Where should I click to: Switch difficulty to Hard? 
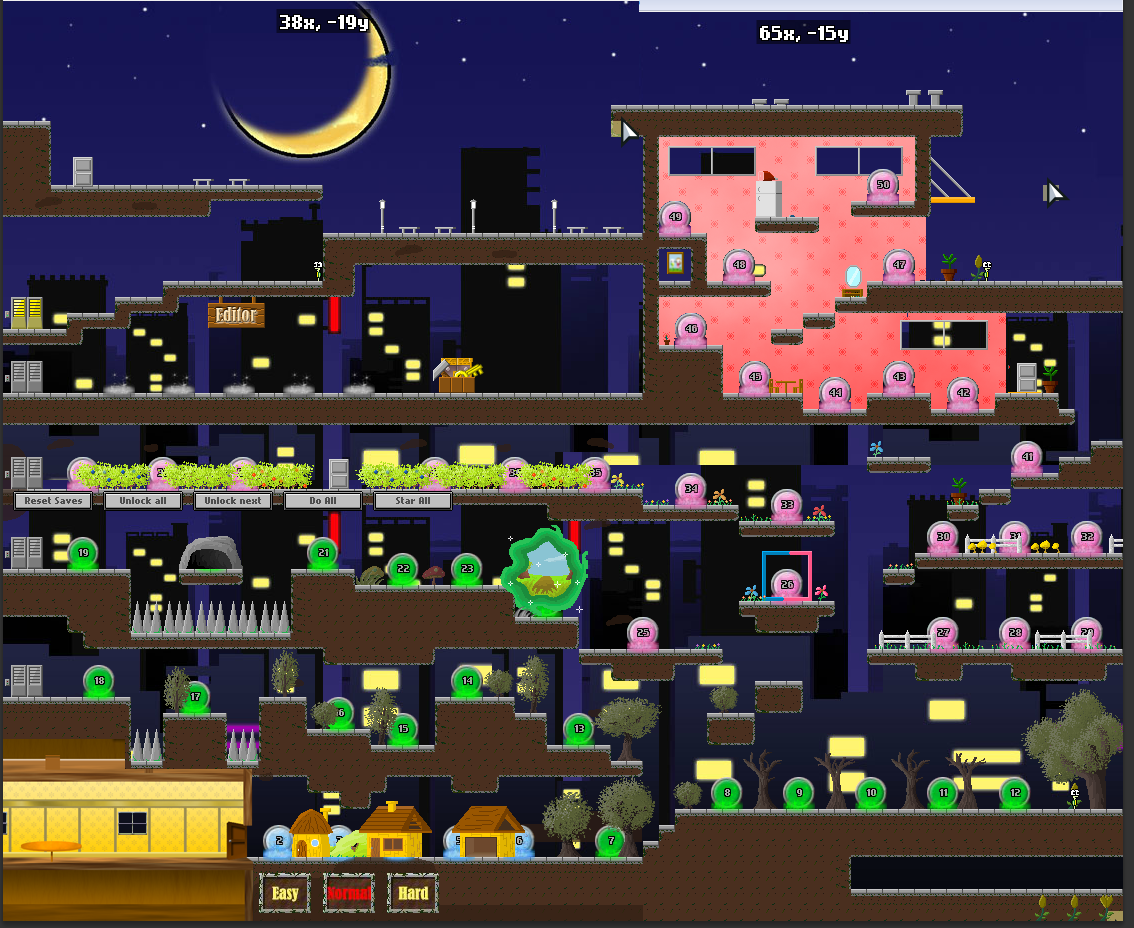coord(413,893)
